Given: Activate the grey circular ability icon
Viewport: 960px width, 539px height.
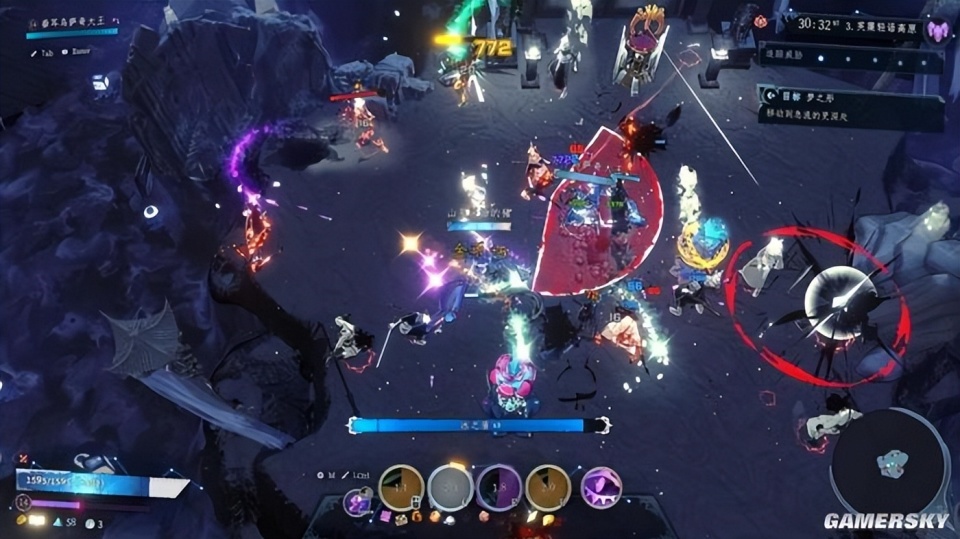Looking at the screenshot, I should (x=450, y=487).
